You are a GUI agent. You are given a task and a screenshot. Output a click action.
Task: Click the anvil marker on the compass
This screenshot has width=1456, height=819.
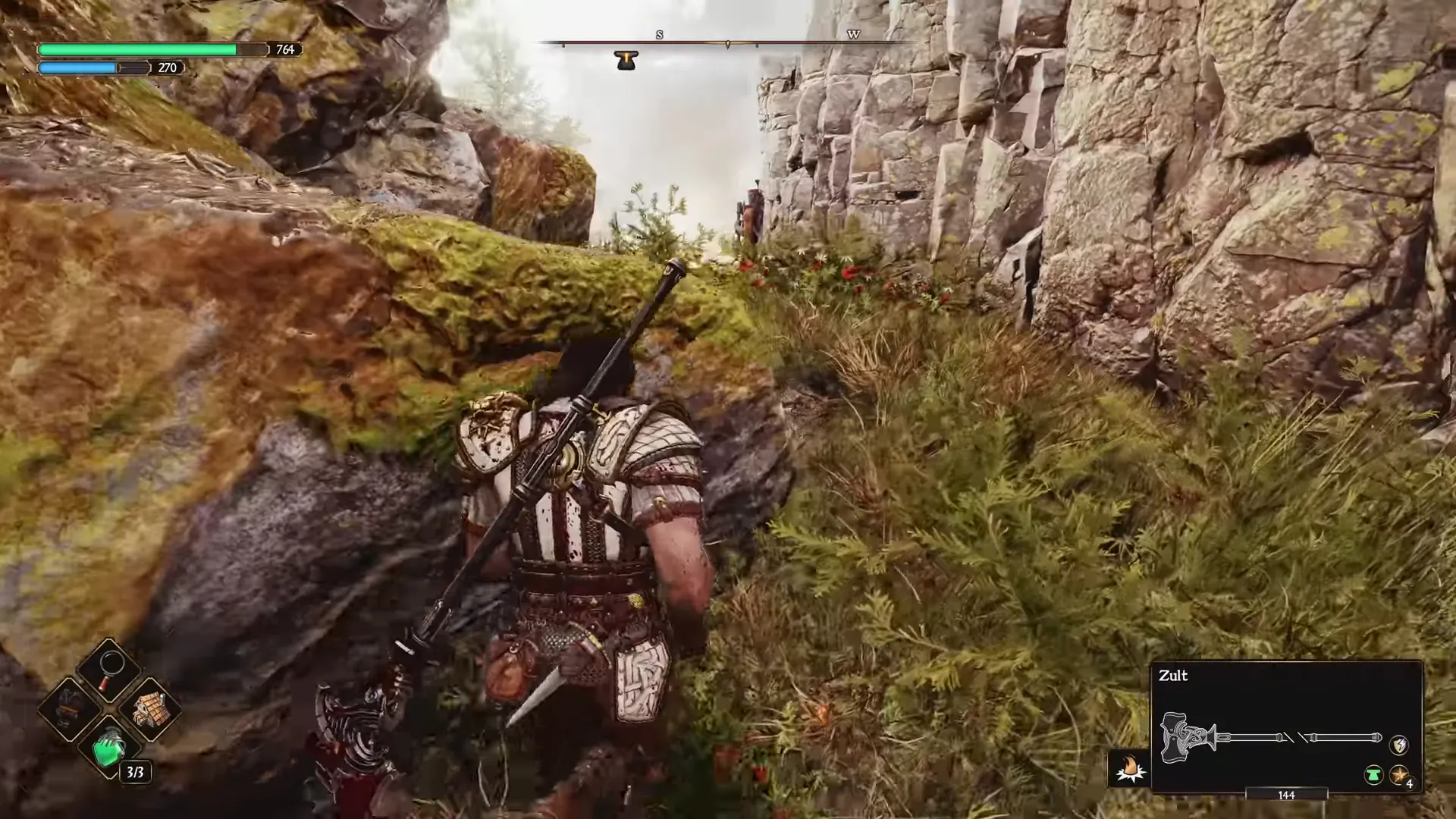tap(626, 61)
